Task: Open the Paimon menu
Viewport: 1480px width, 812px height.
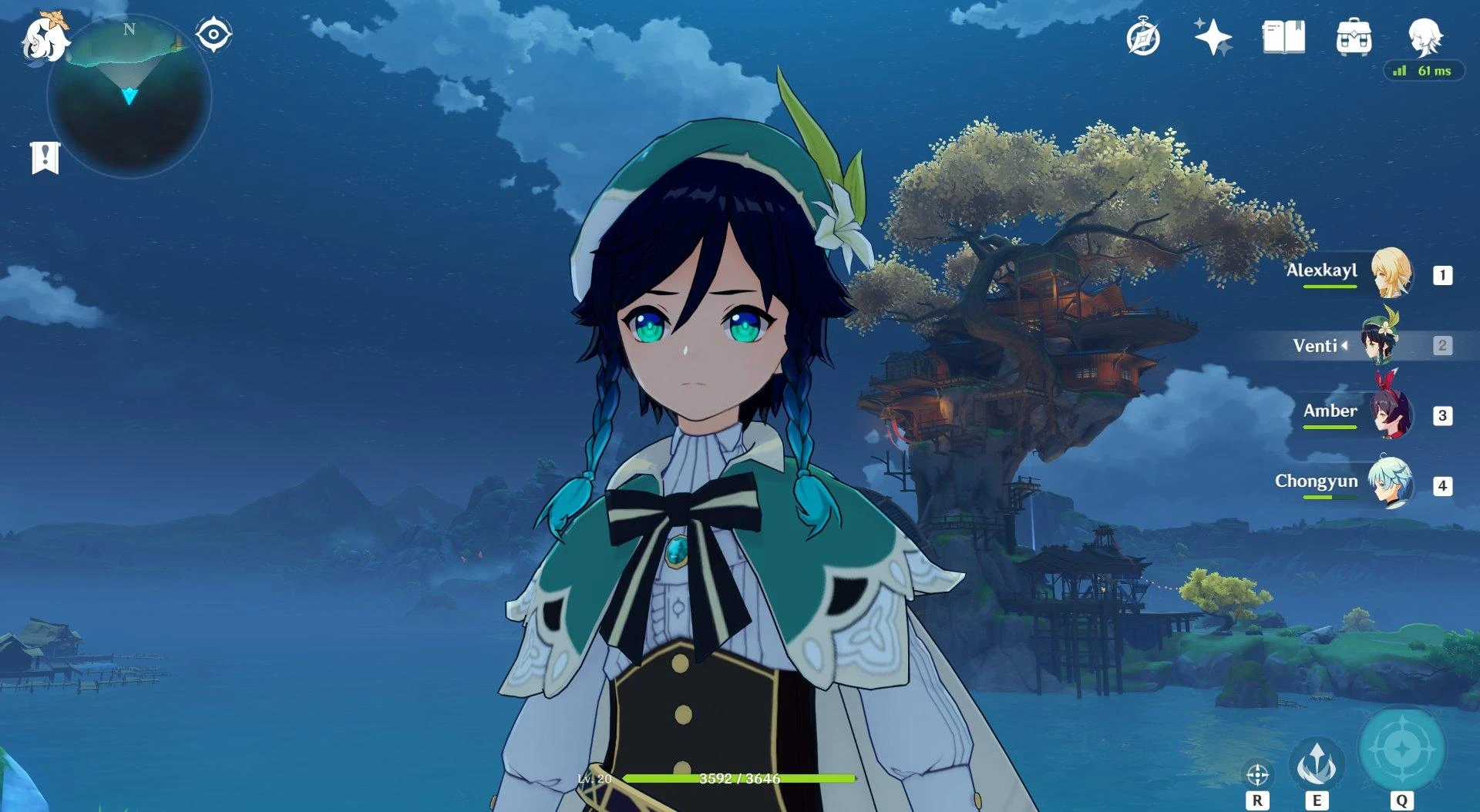Action: click(42, 39)
